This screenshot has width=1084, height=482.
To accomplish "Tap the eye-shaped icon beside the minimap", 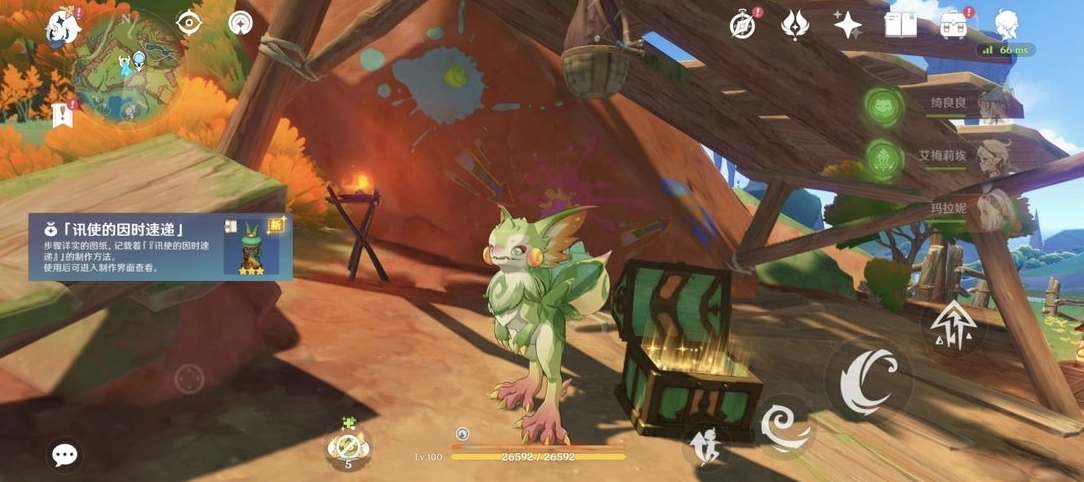I will coord(189,22).
